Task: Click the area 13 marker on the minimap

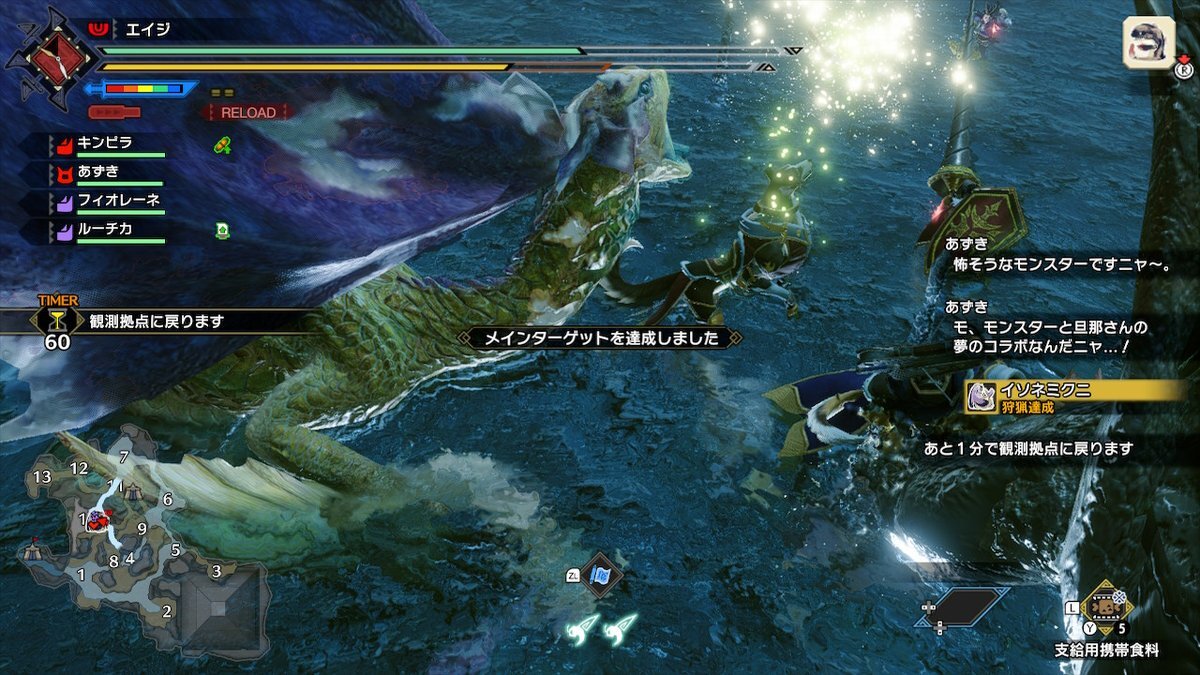Action: coord(41,477)
